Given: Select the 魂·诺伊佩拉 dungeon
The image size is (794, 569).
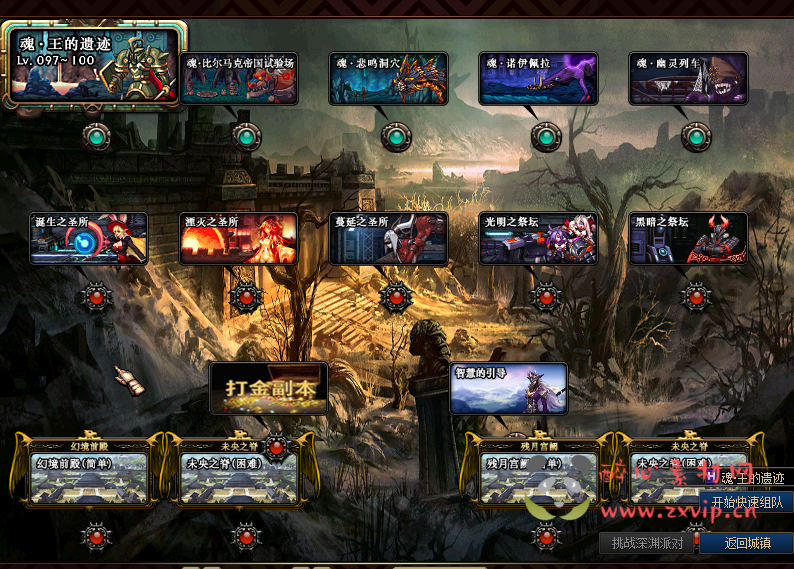Looking at the screenshot, I should coord(538,79).
